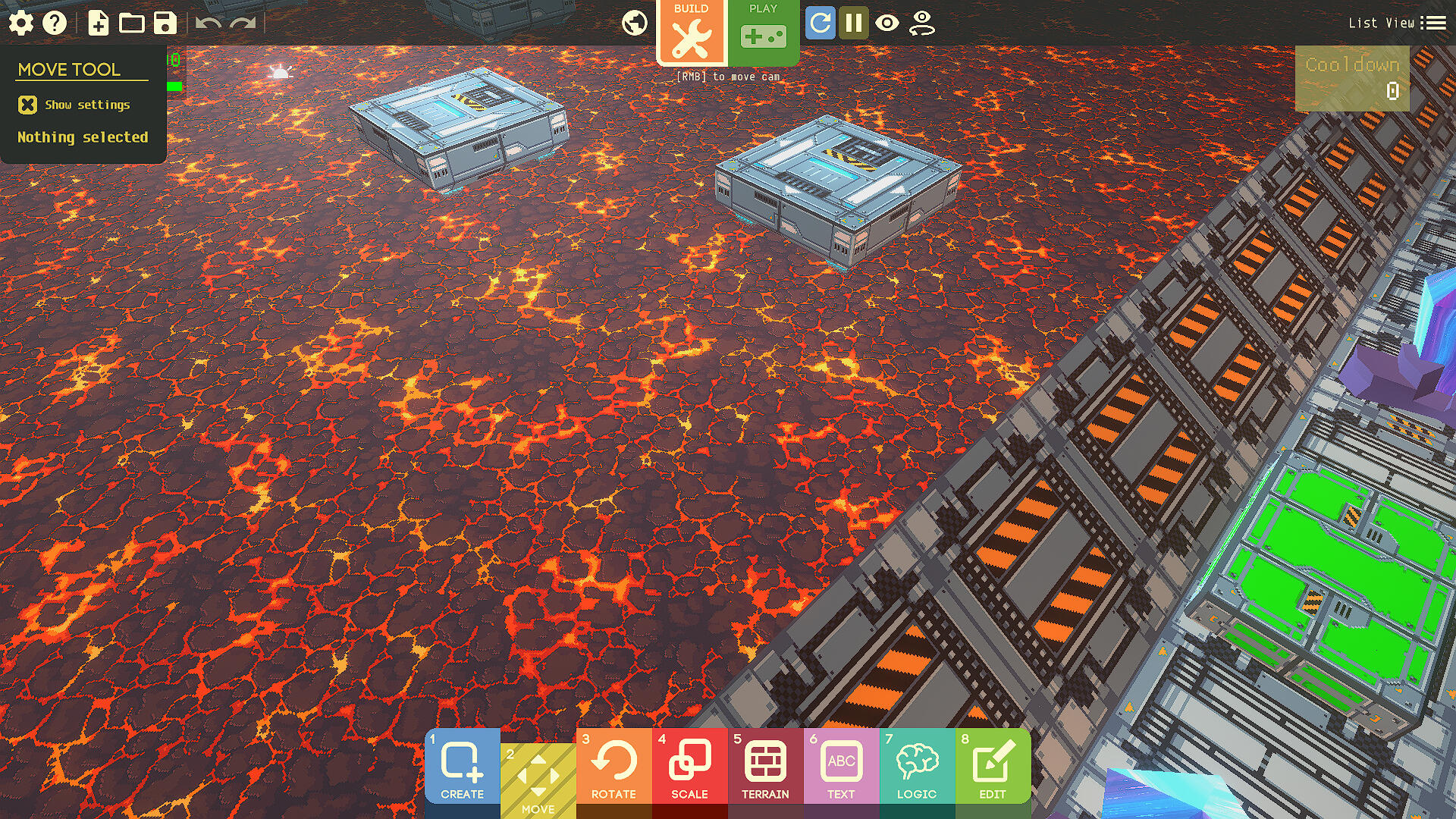This screenshot has height=819, width=1456.
Task: Activate the Terrain tool
Action: pos(765,766)
